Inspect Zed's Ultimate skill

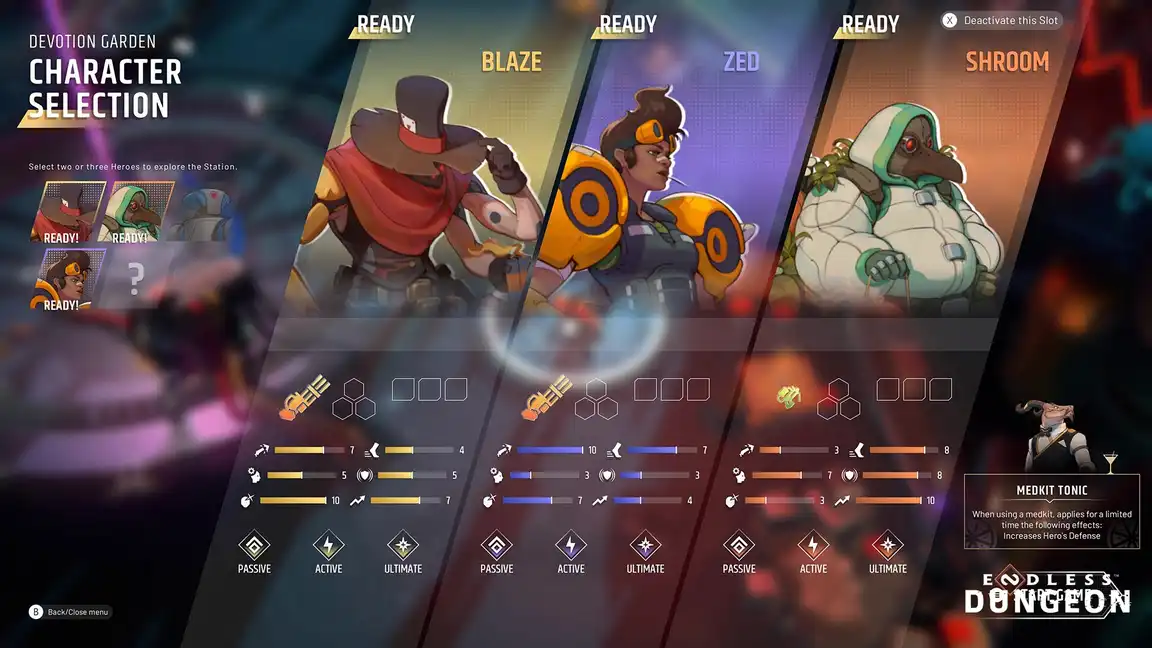pos(645,546)
